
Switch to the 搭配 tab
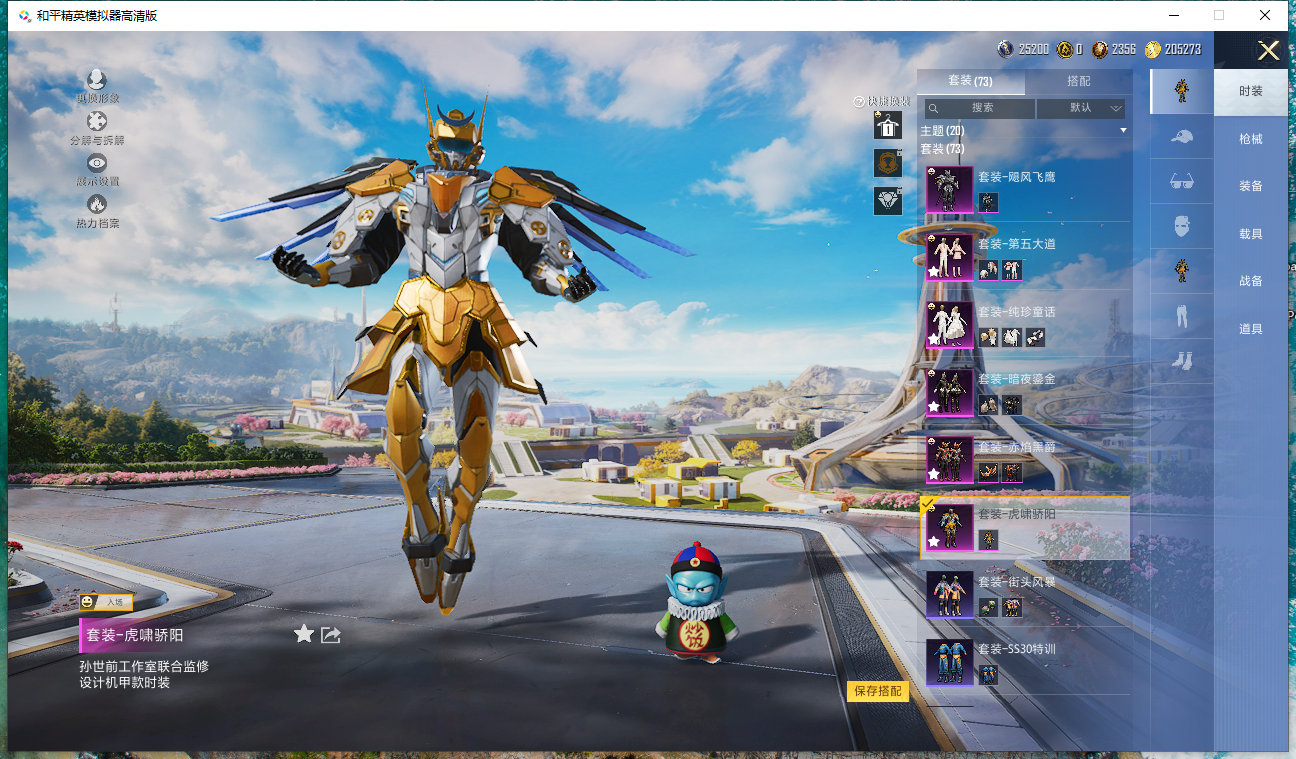(1079, 81)
